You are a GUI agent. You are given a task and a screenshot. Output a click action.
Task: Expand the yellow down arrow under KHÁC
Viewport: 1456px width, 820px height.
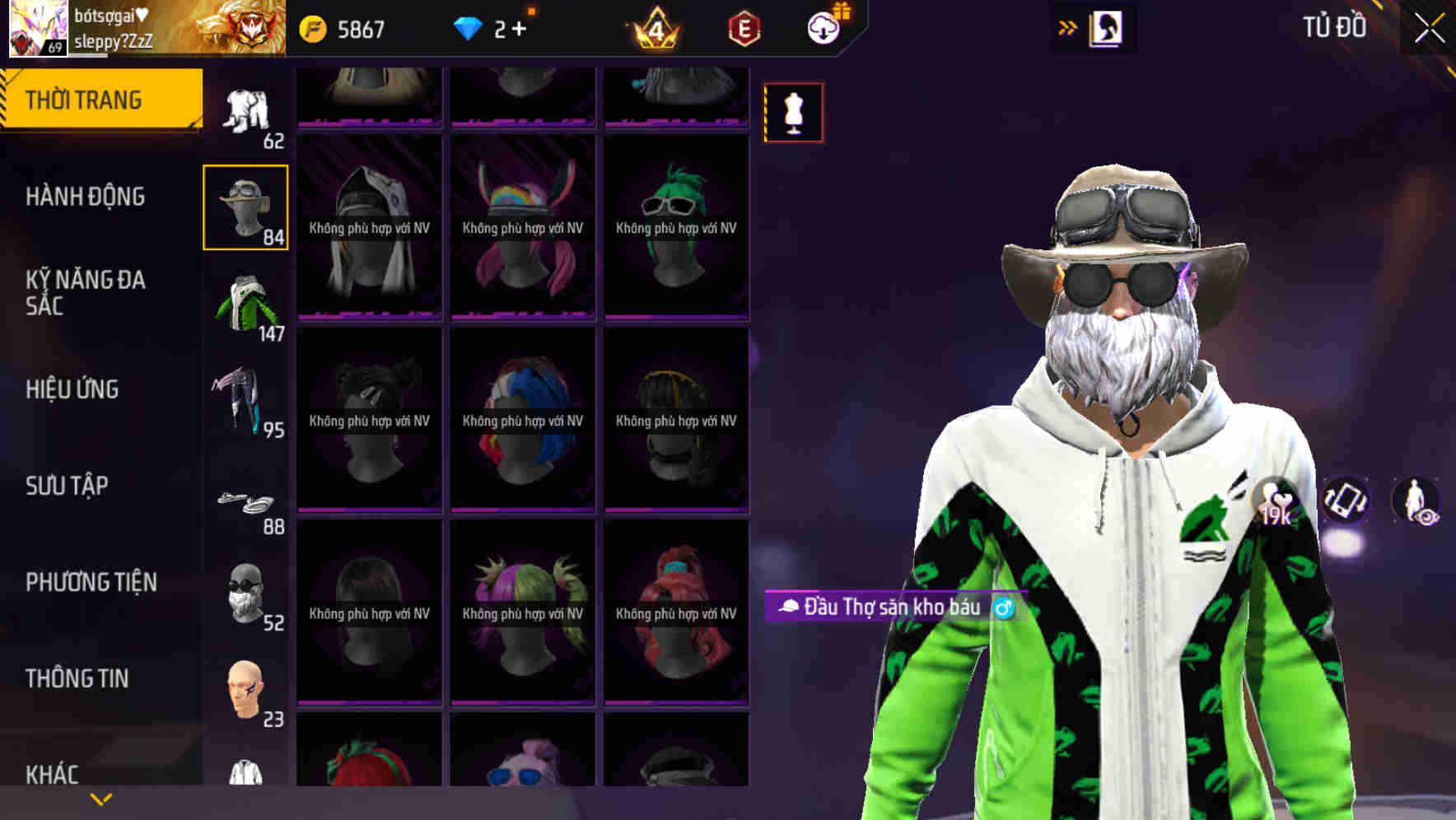click(100, 798)
